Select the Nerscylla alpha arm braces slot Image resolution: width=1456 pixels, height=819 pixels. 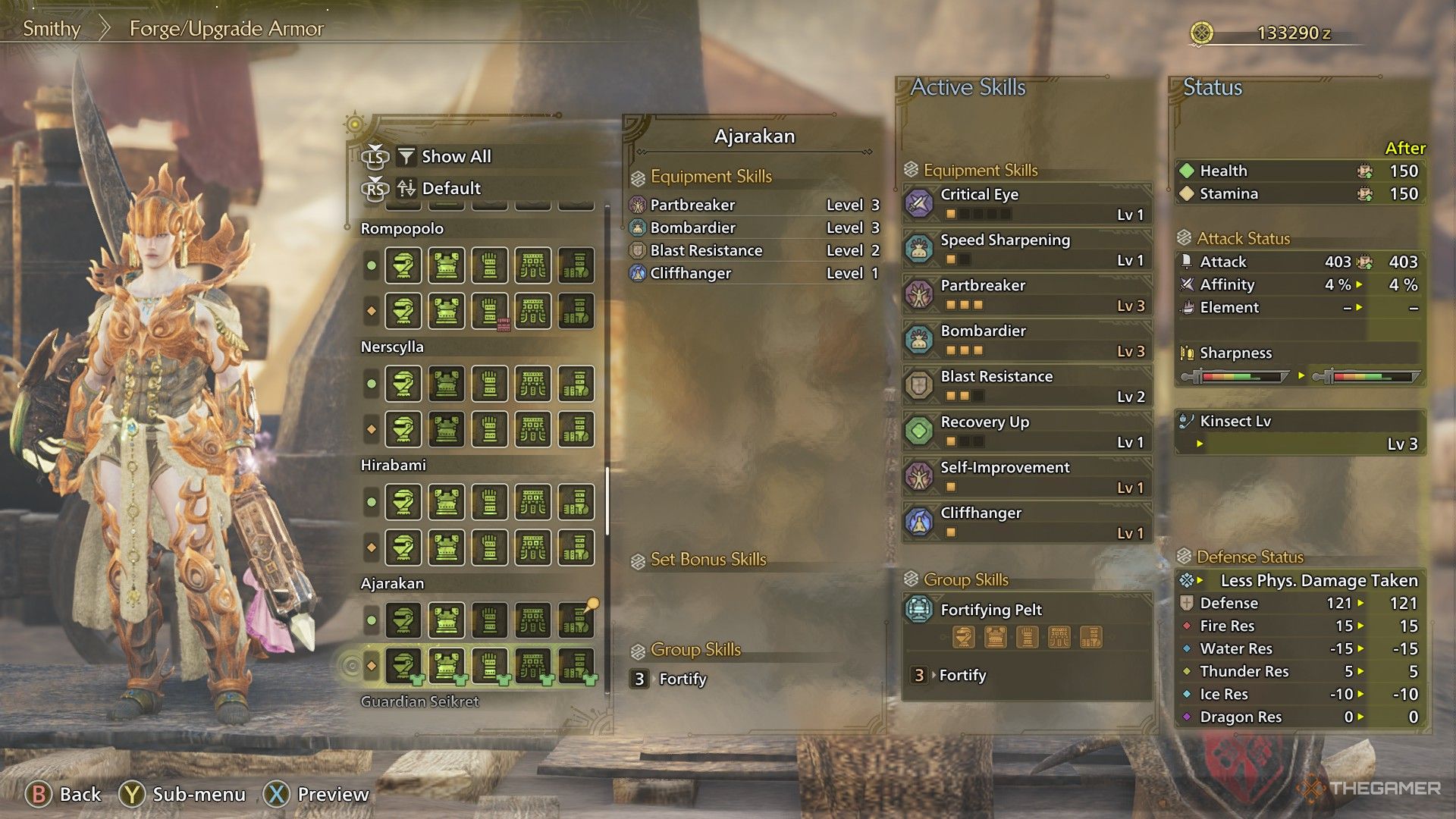pos(490,384)
